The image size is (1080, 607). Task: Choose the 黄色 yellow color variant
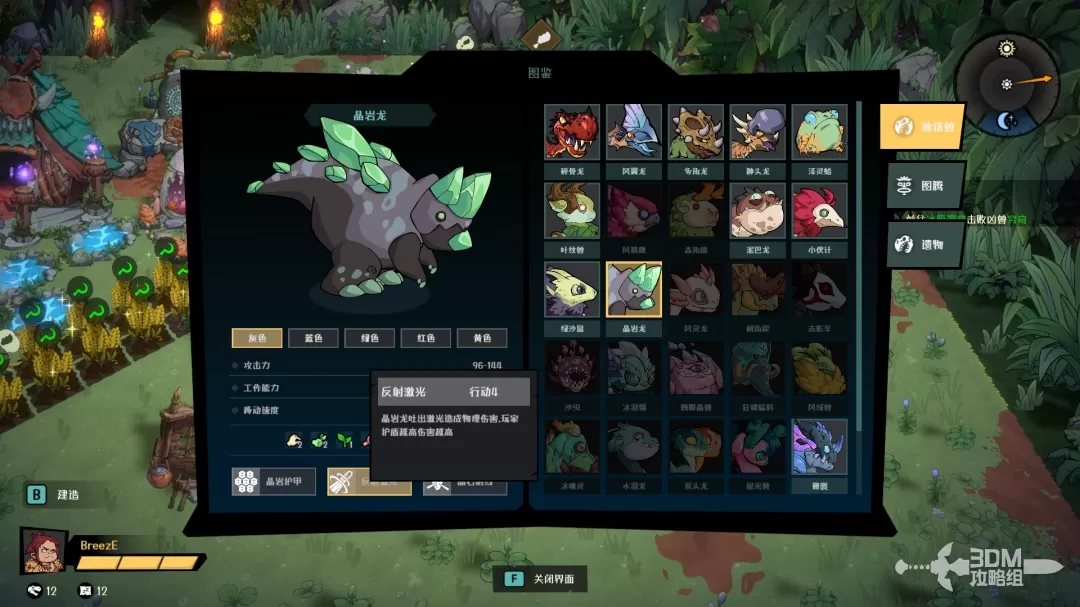point(482,338)
